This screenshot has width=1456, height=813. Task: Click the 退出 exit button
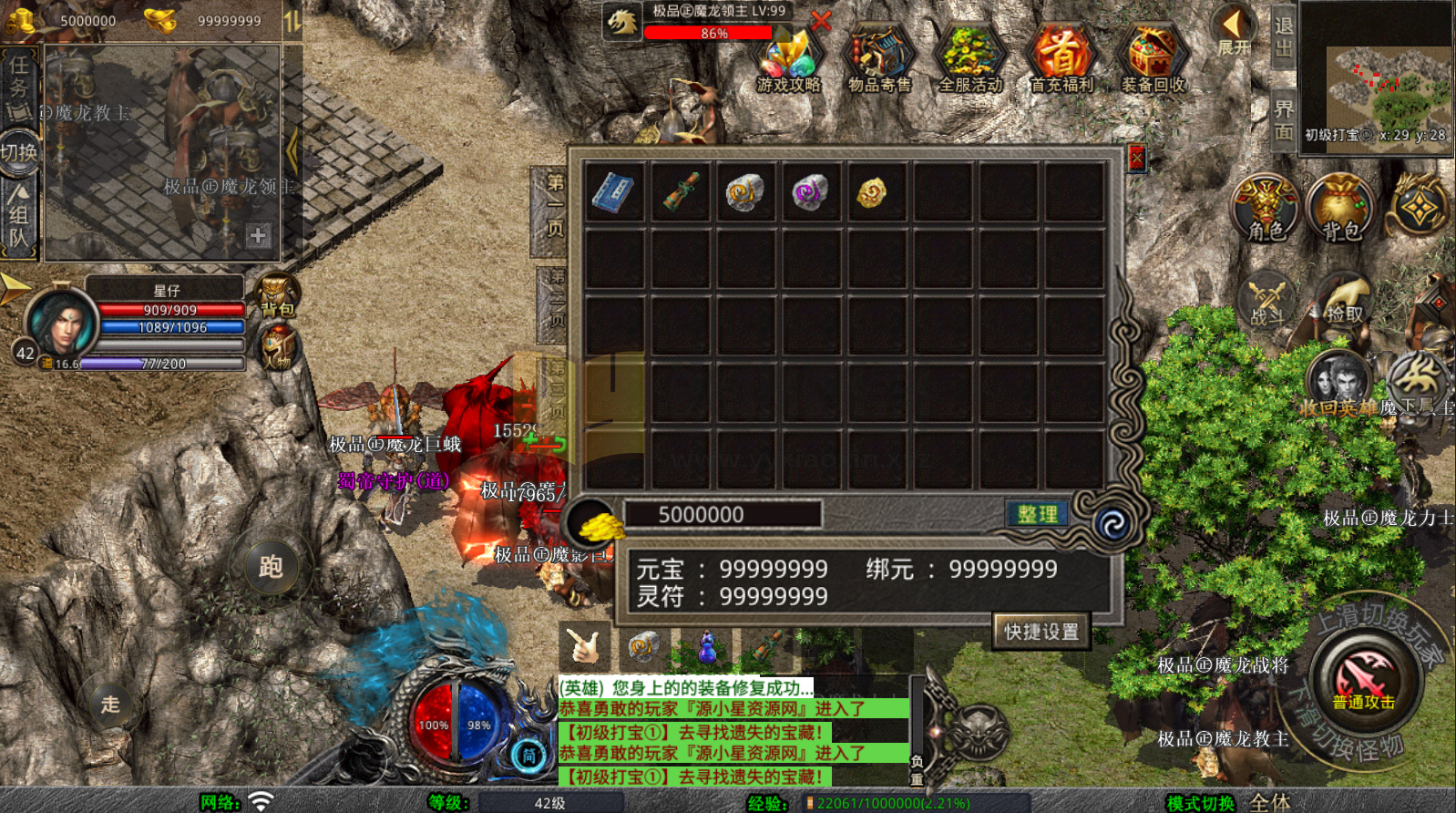(x=1283, y=36)
